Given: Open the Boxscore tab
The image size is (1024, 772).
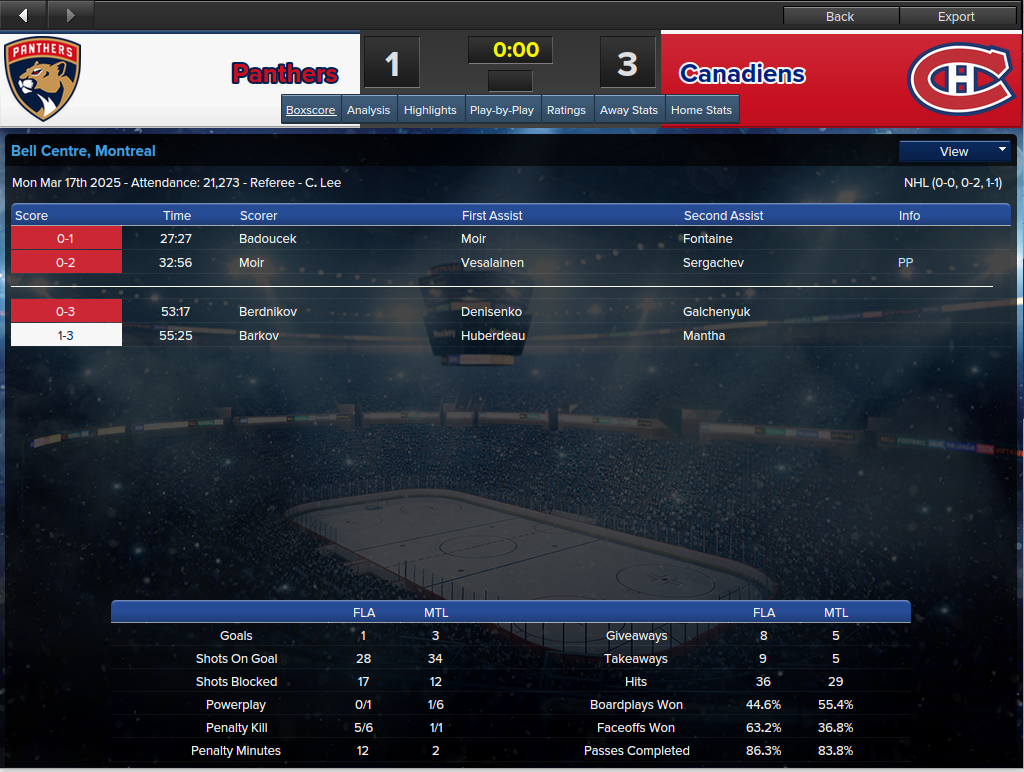Looking at the screenshot, I should [x=311, y=110].
